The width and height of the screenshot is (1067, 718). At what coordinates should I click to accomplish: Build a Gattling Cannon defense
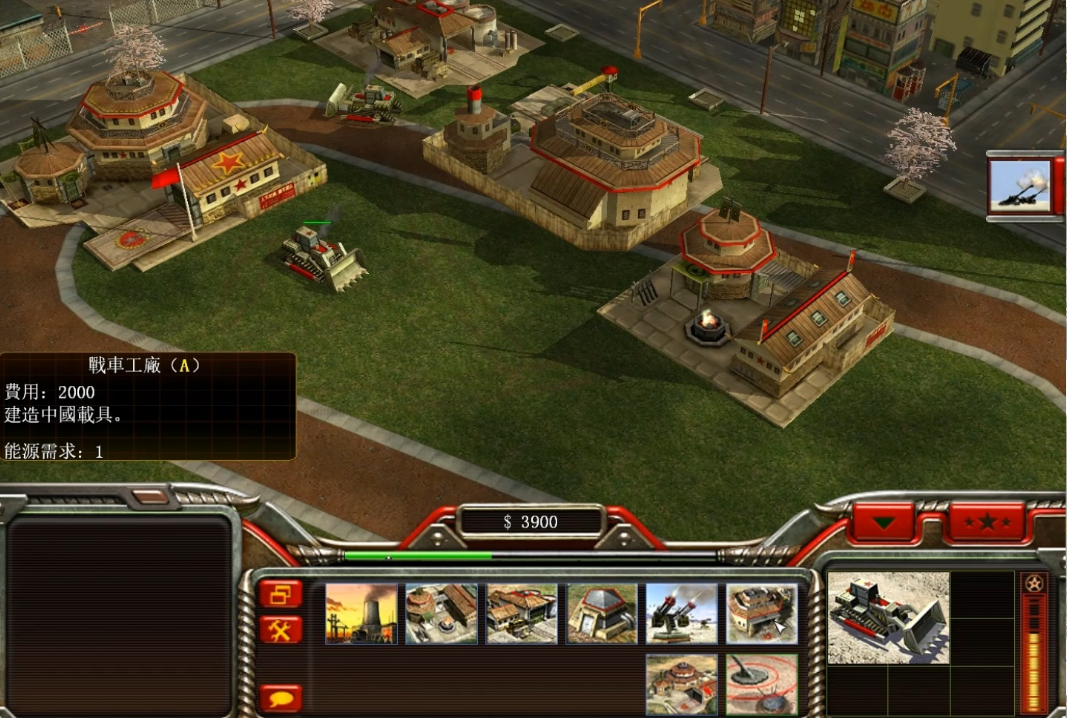coord(681,614)
